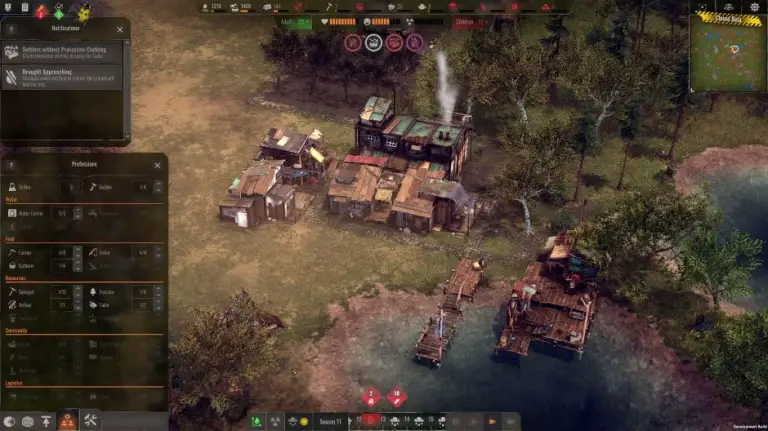The width and height of the screenshot is (768, 431).
Task: Click the yellow radiation warning icon
Action: click(84, 12)
